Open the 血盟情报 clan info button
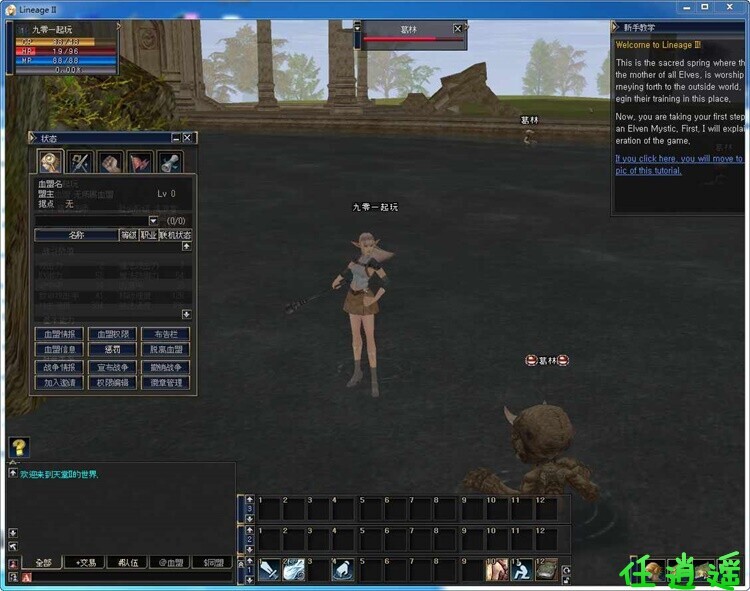This screenshot has width=750, height=591. [59, 334]
